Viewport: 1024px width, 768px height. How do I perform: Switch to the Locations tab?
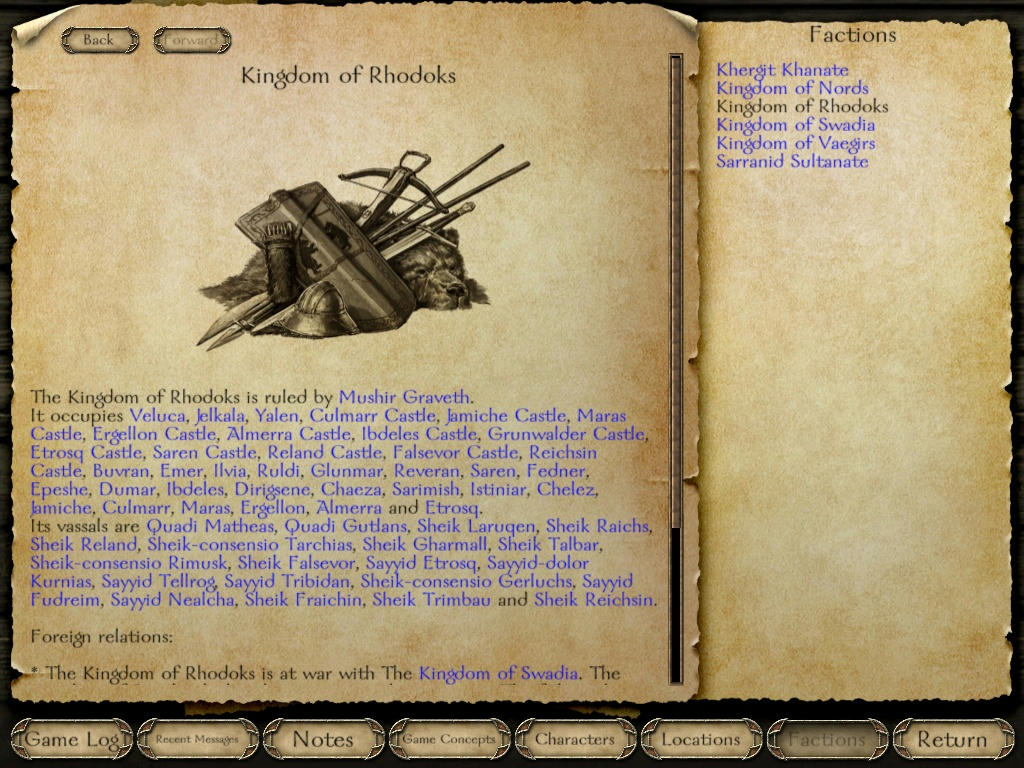pyautogui.click(x=701, y=740)
